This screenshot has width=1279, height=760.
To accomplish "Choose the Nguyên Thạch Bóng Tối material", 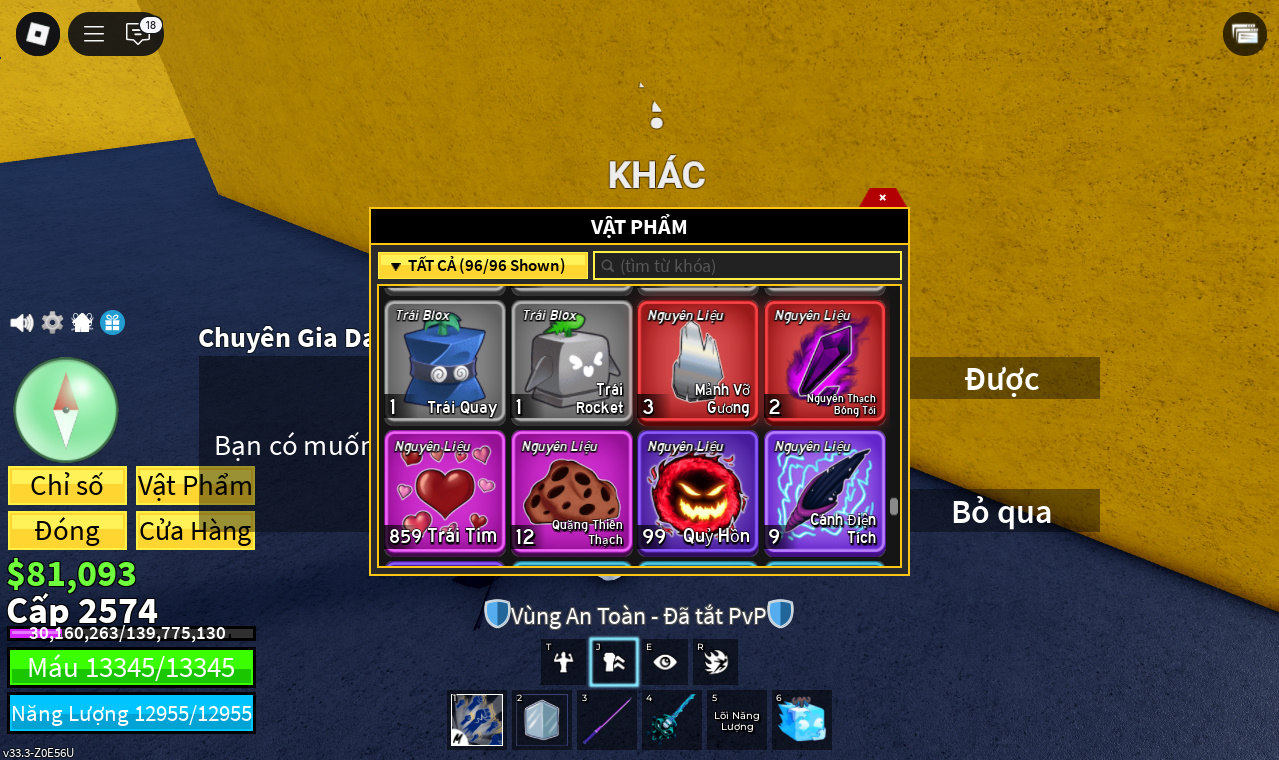I will [825, 362].
